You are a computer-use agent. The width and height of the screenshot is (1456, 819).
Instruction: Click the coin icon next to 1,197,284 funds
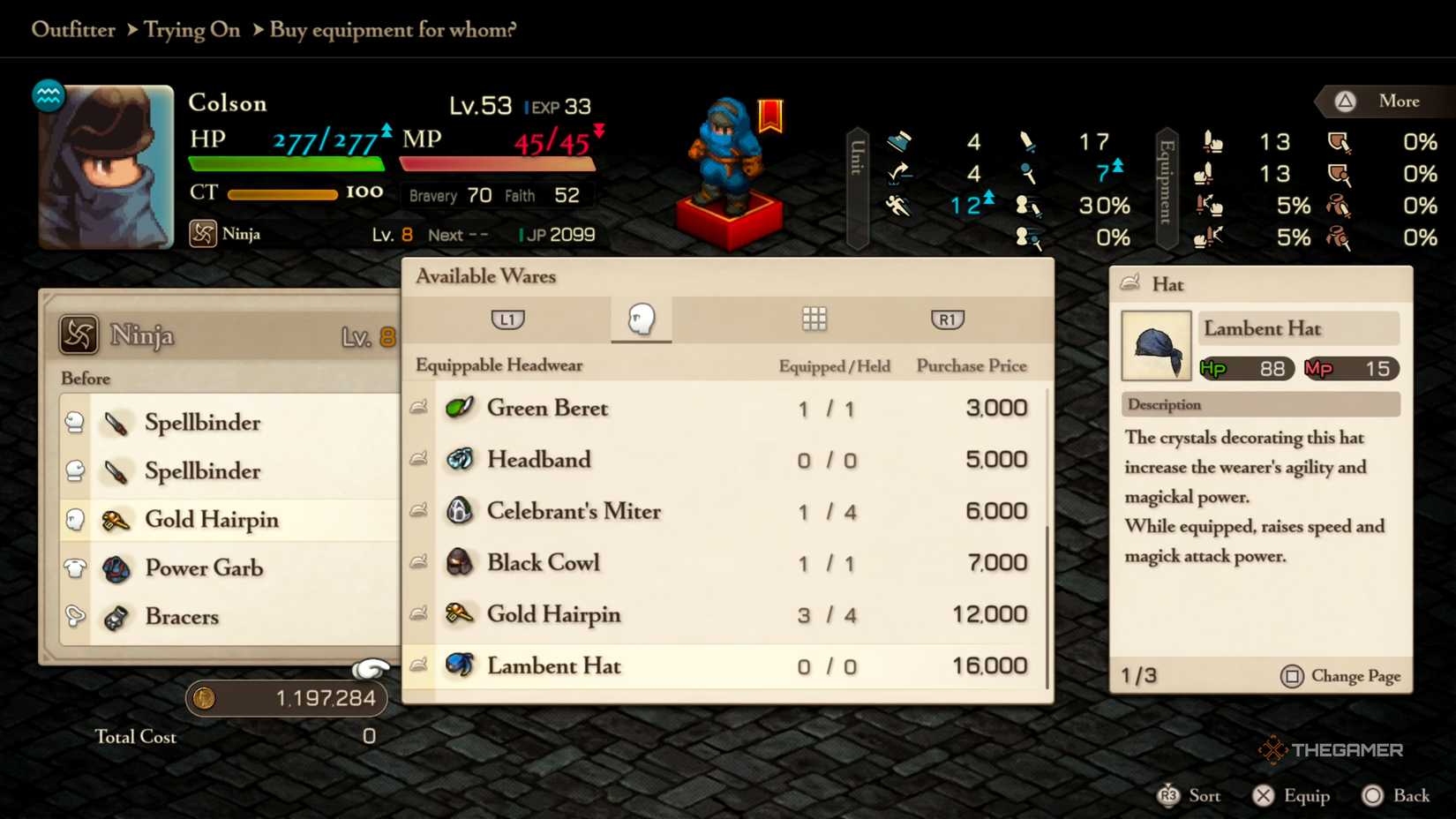tap(204, 697)
